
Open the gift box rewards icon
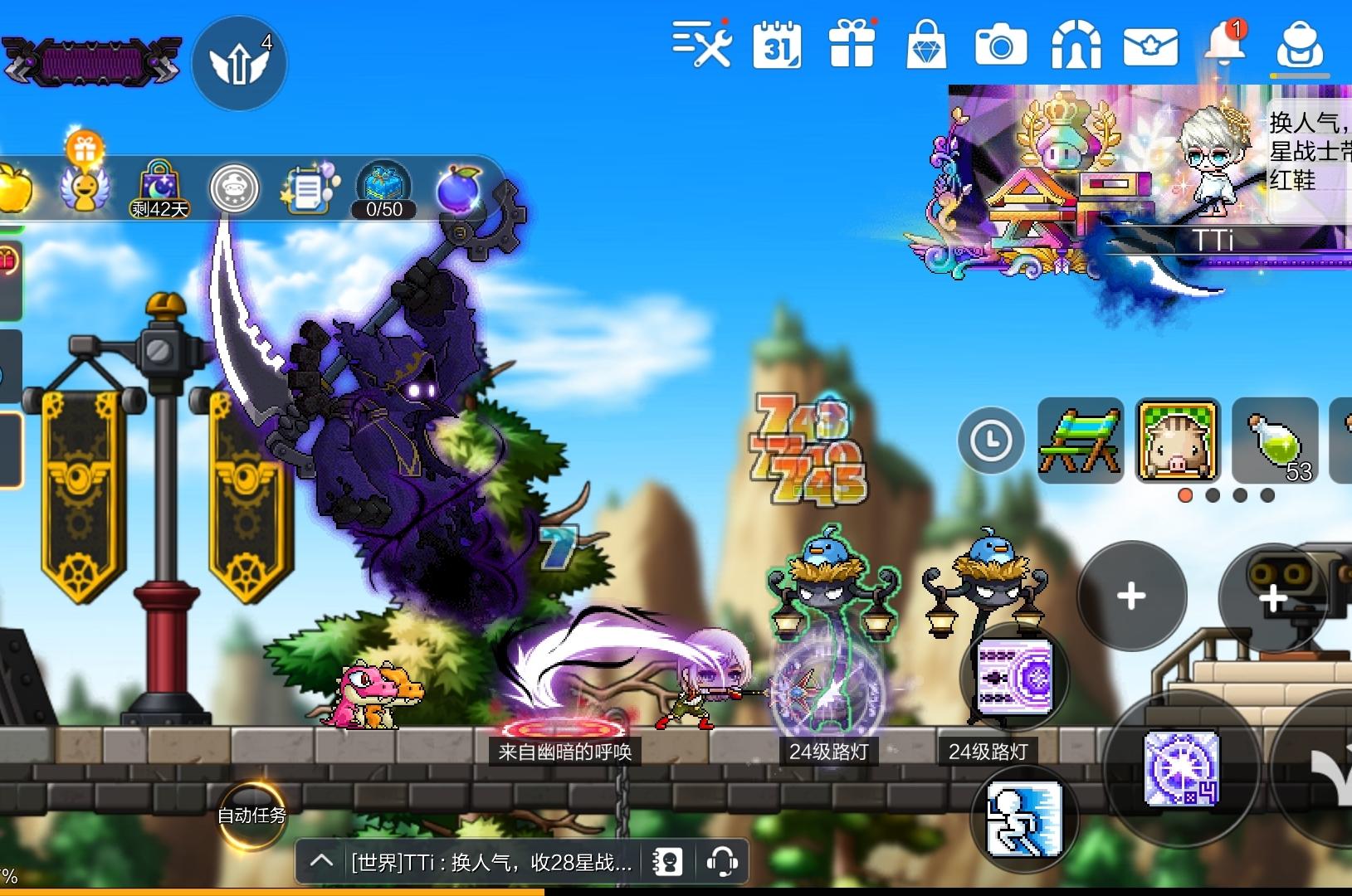click(852, 46)
